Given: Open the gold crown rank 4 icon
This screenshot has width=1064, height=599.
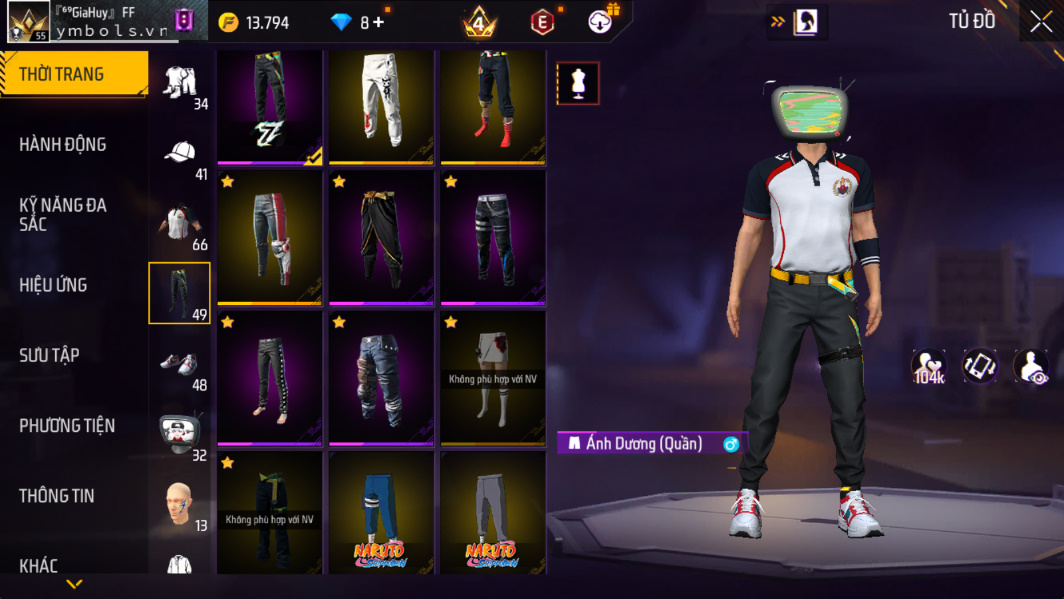Looking at the screenshot, I should click(x=480, y=21).
